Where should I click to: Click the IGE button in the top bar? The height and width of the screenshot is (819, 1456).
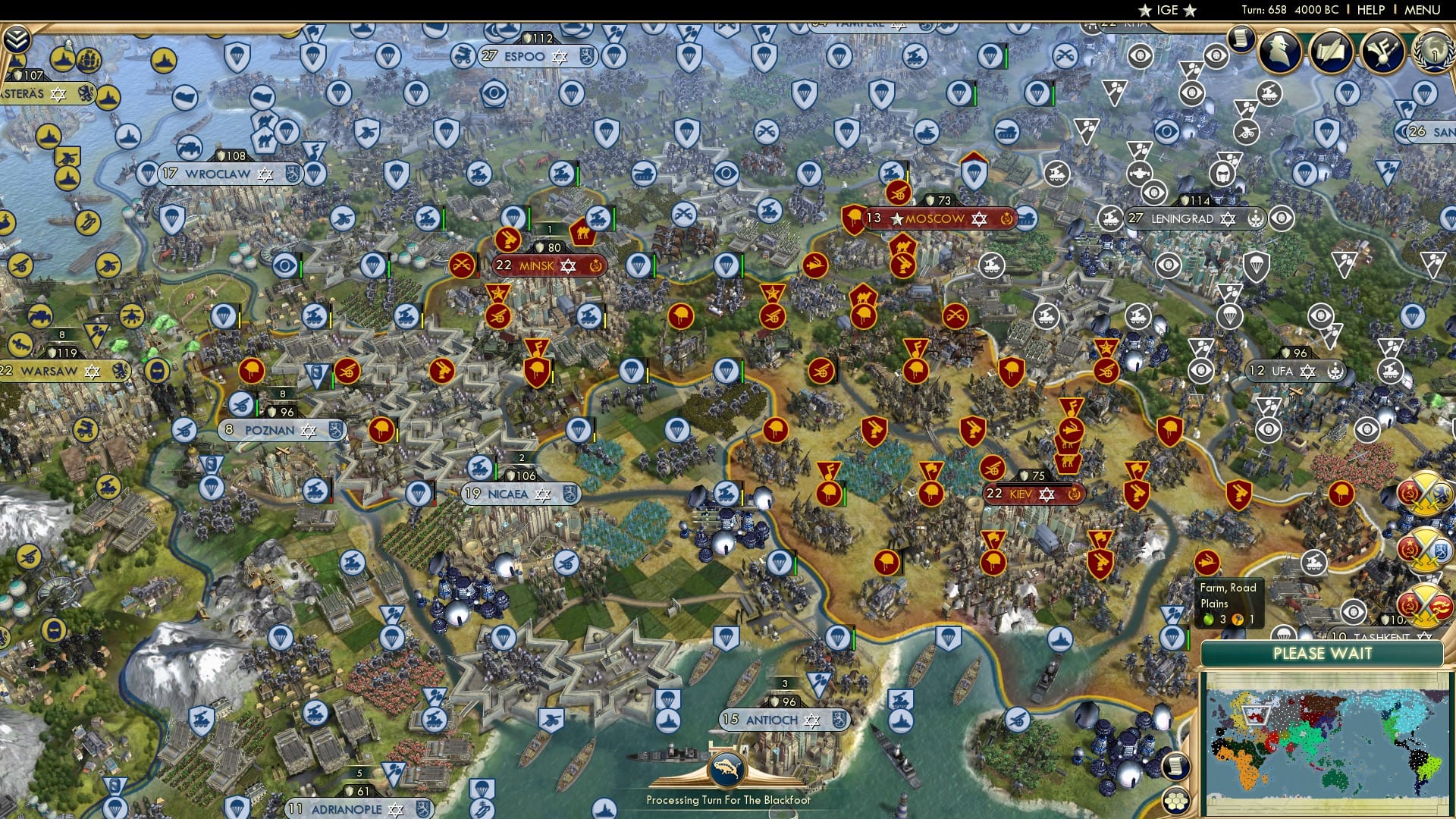1166,10
